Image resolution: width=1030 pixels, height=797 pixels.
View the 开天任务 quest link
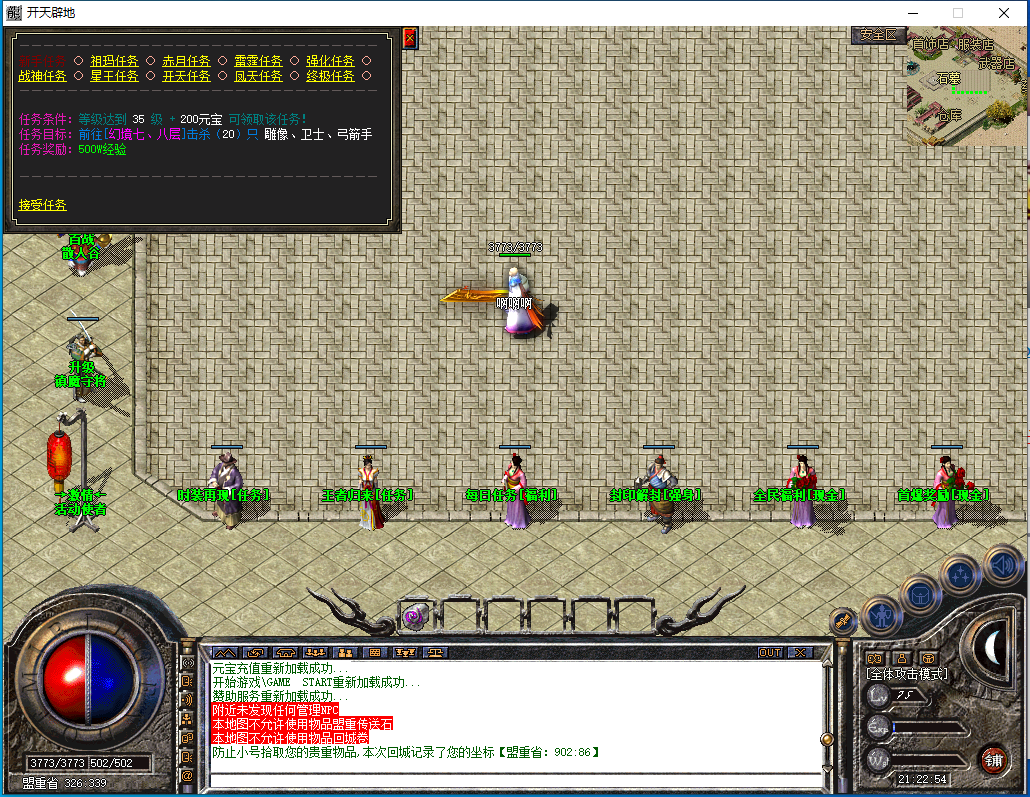coord(186,76)
